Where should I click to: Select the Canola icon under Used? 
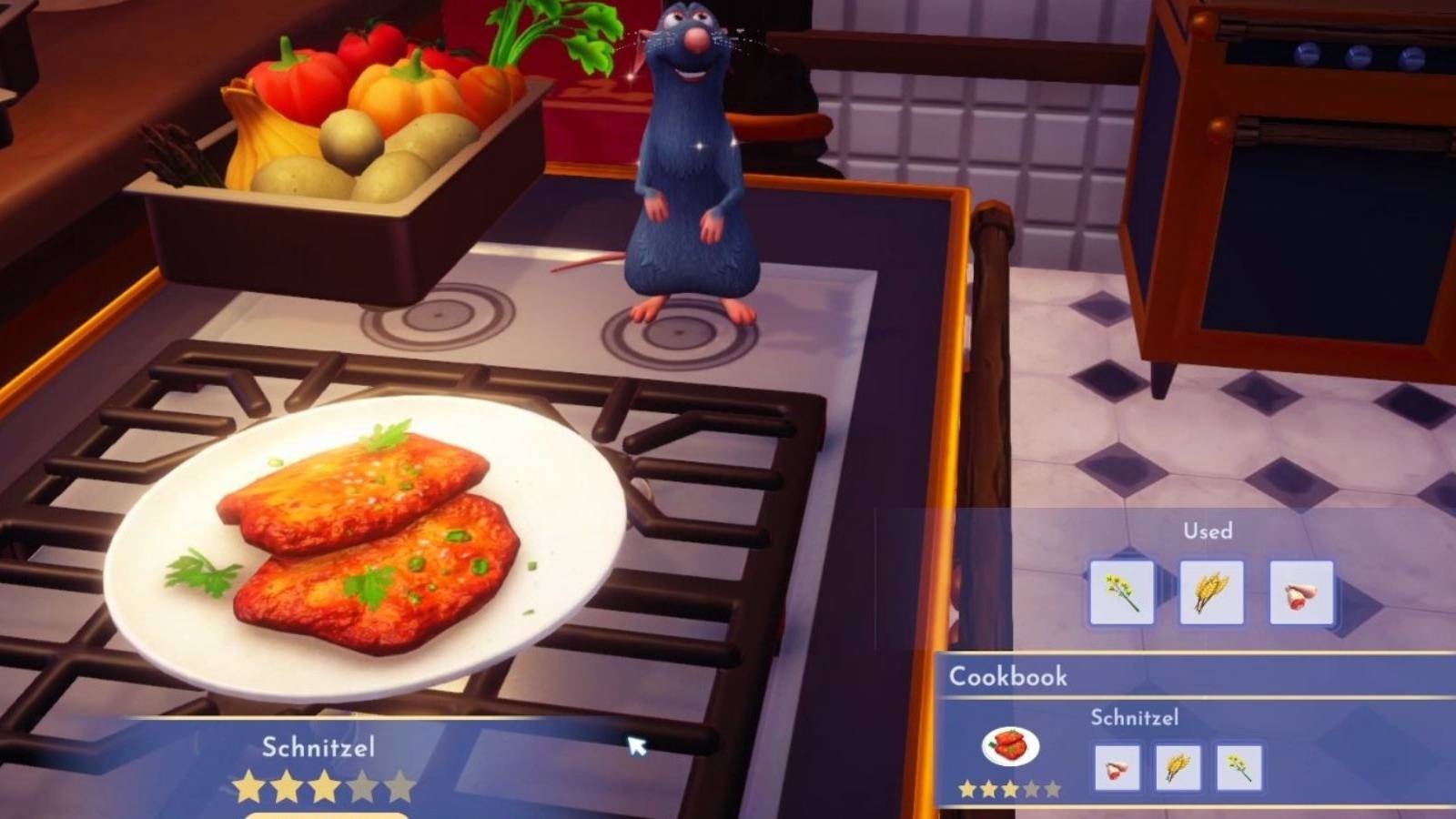point(1121,591)
